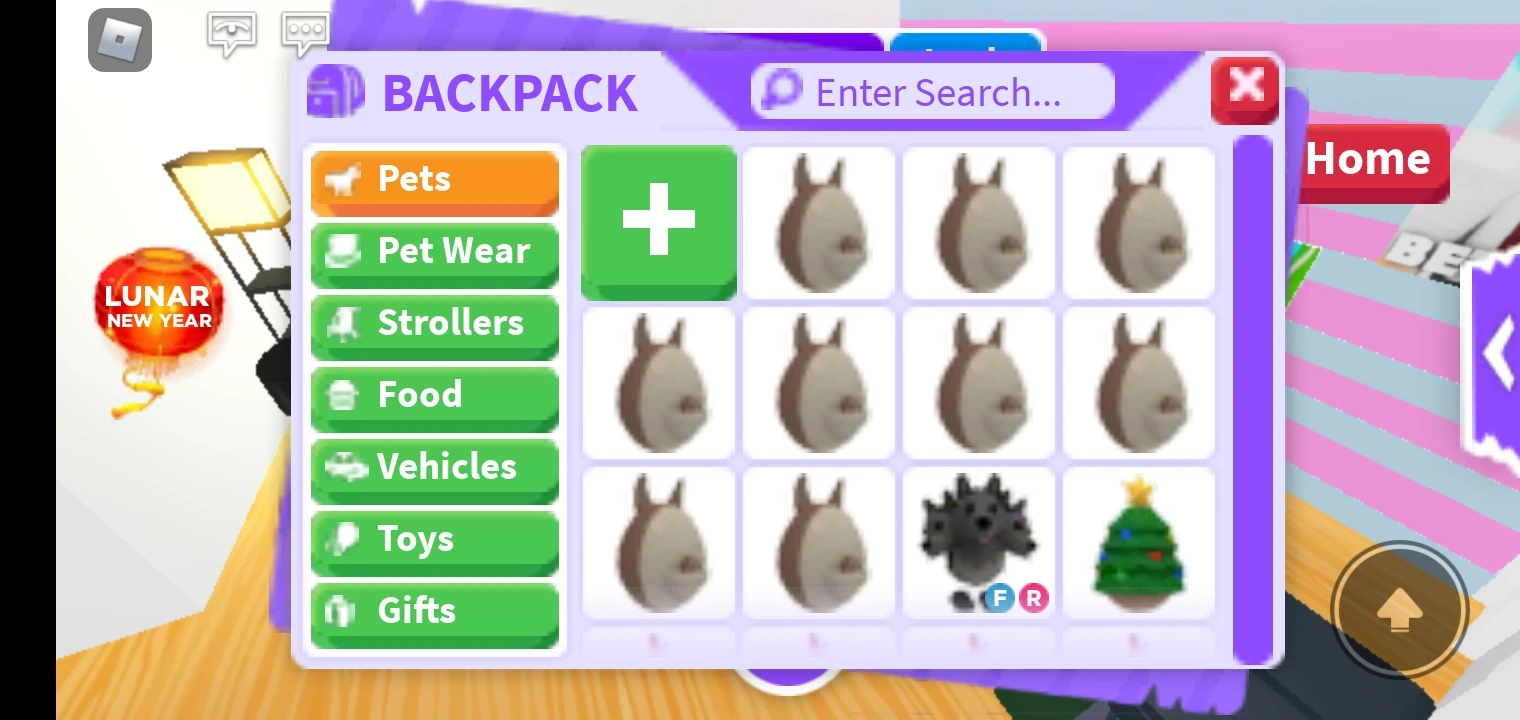Click the R badge on the pet
This screenshot has width=1520, height=720.
(x=1035, y=598)
